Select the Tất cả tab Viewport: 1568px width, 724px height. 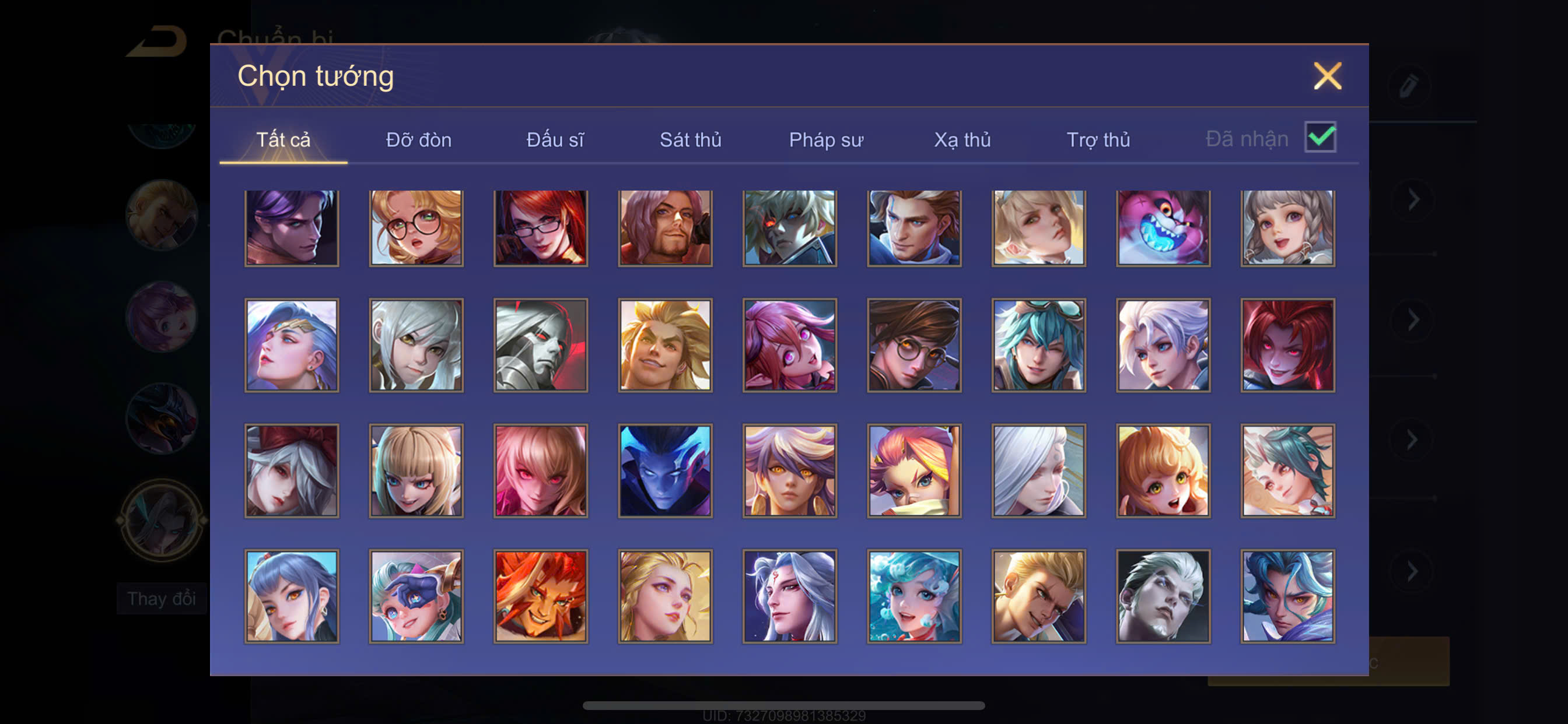[x=283, y=140]
